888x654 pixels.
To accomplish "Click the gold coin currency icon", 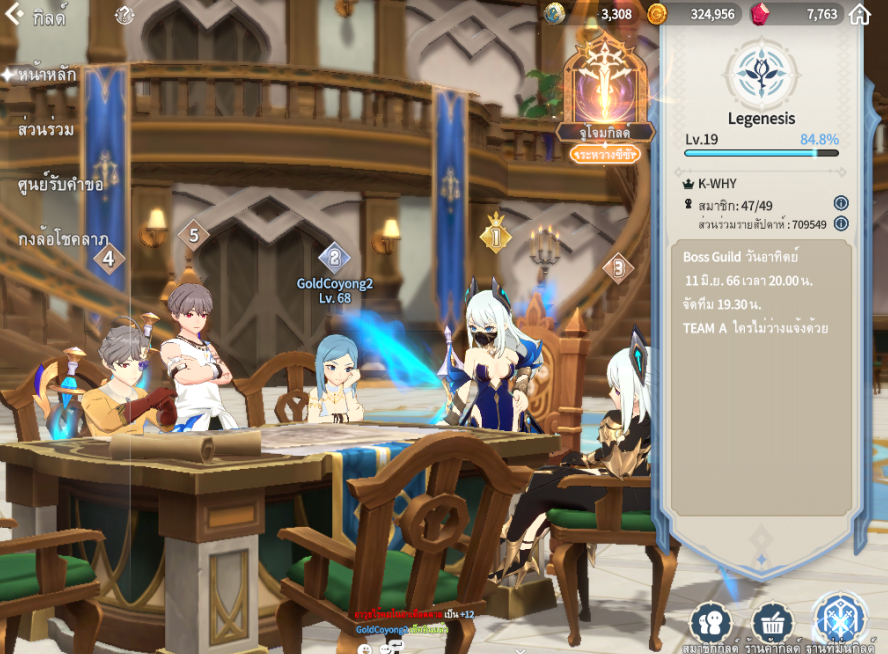I will (x=657, y=14).
